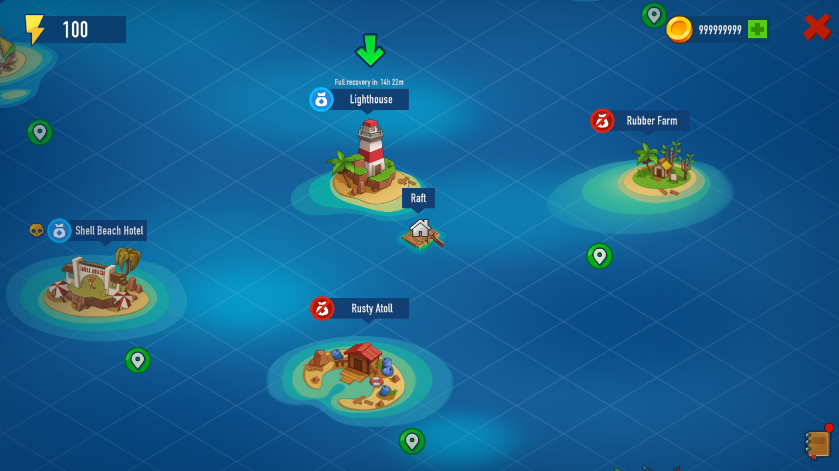Open the journal notebook icon
The height and width of the screenshot is (471, 839).
[818, 443]
